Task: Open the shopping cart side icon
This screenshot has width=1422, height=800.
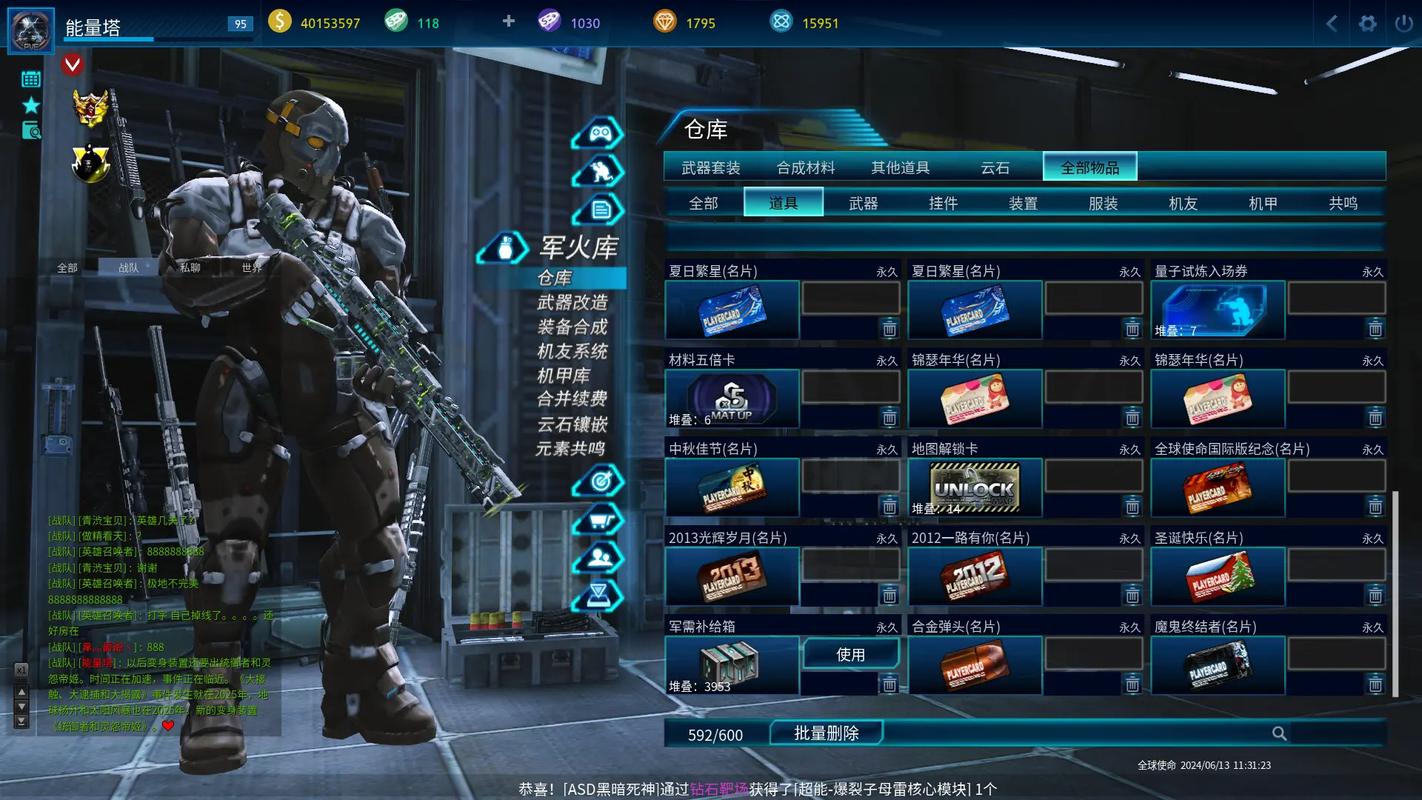Action: pos(598,520)
